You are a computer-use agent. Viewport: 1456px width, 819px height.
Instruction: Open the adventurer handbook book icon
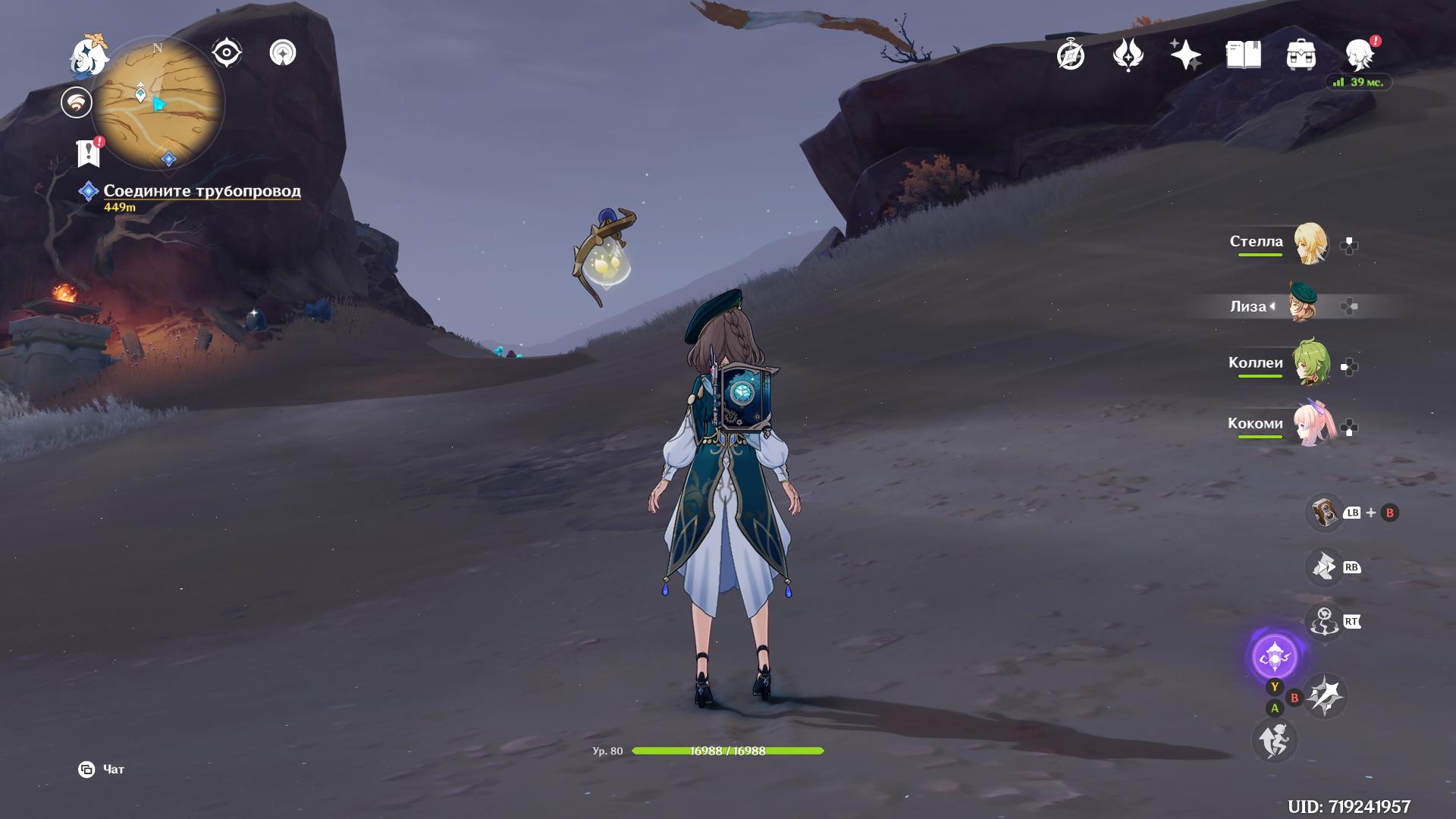point(1243,55)
